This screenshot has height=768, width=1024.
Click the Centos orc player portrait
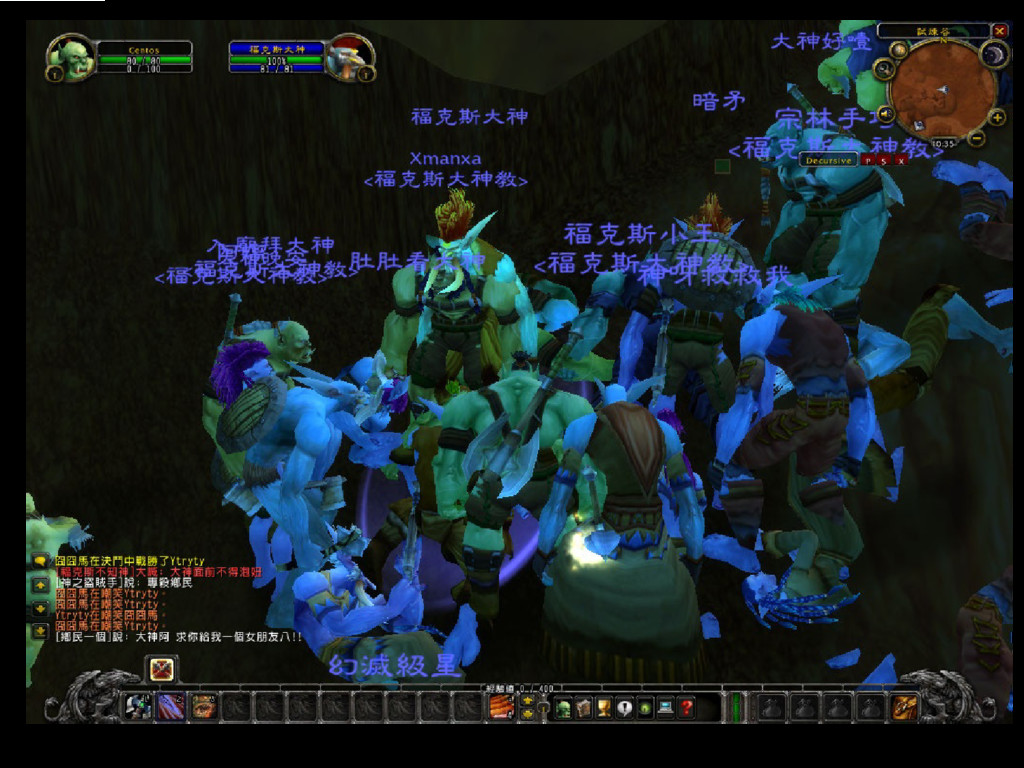click(71, 58)
